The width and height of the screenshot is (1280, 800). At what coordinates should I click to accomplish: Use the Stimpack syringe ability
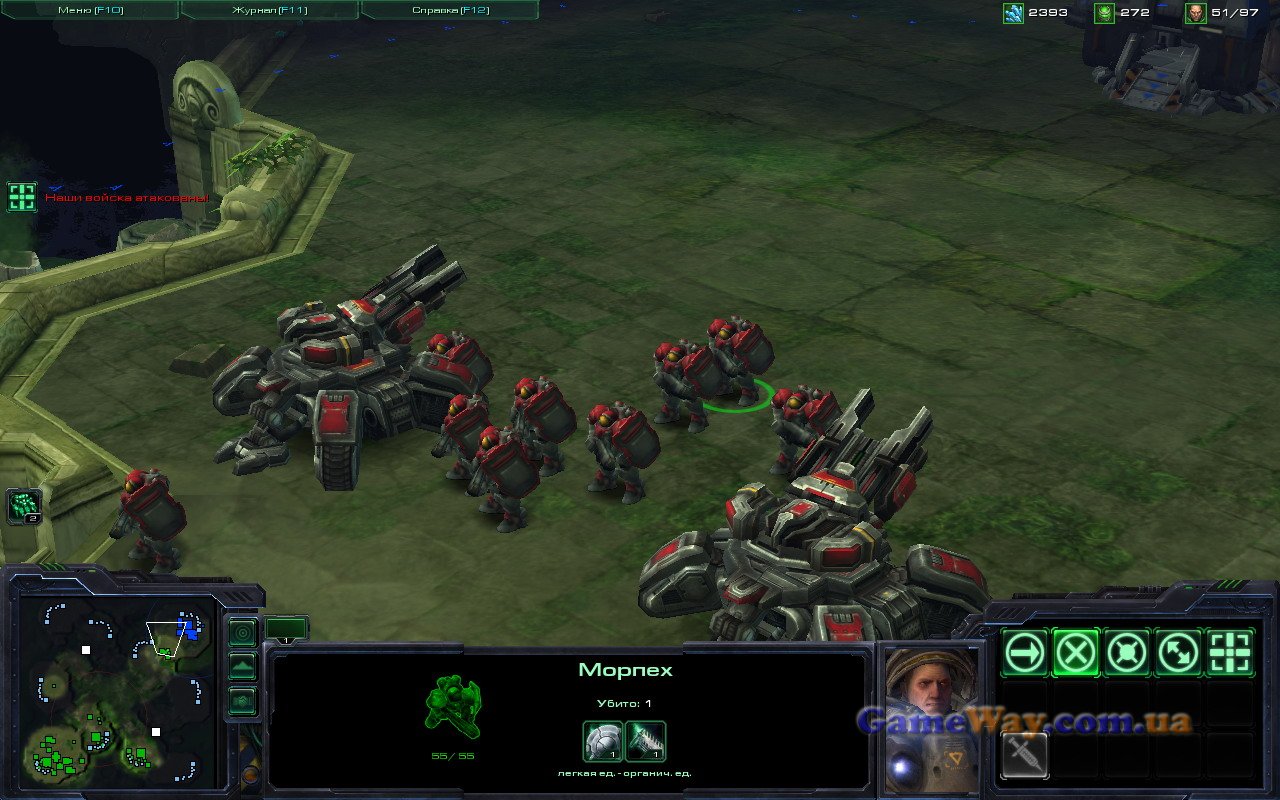click(x=1025, y=755)
